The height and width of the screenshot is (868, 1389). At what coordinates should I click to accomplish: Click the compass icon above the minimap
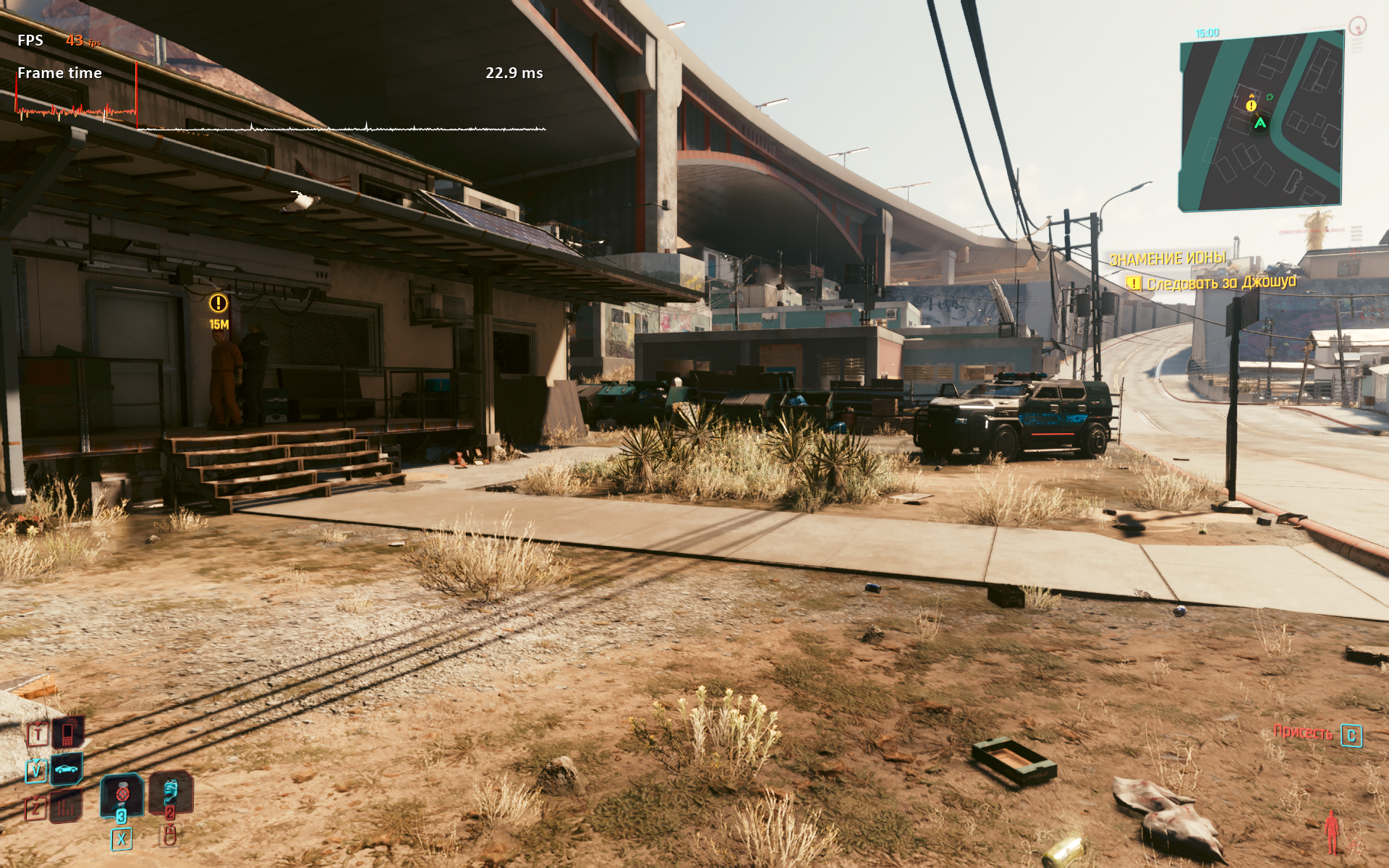(1357, 27)
